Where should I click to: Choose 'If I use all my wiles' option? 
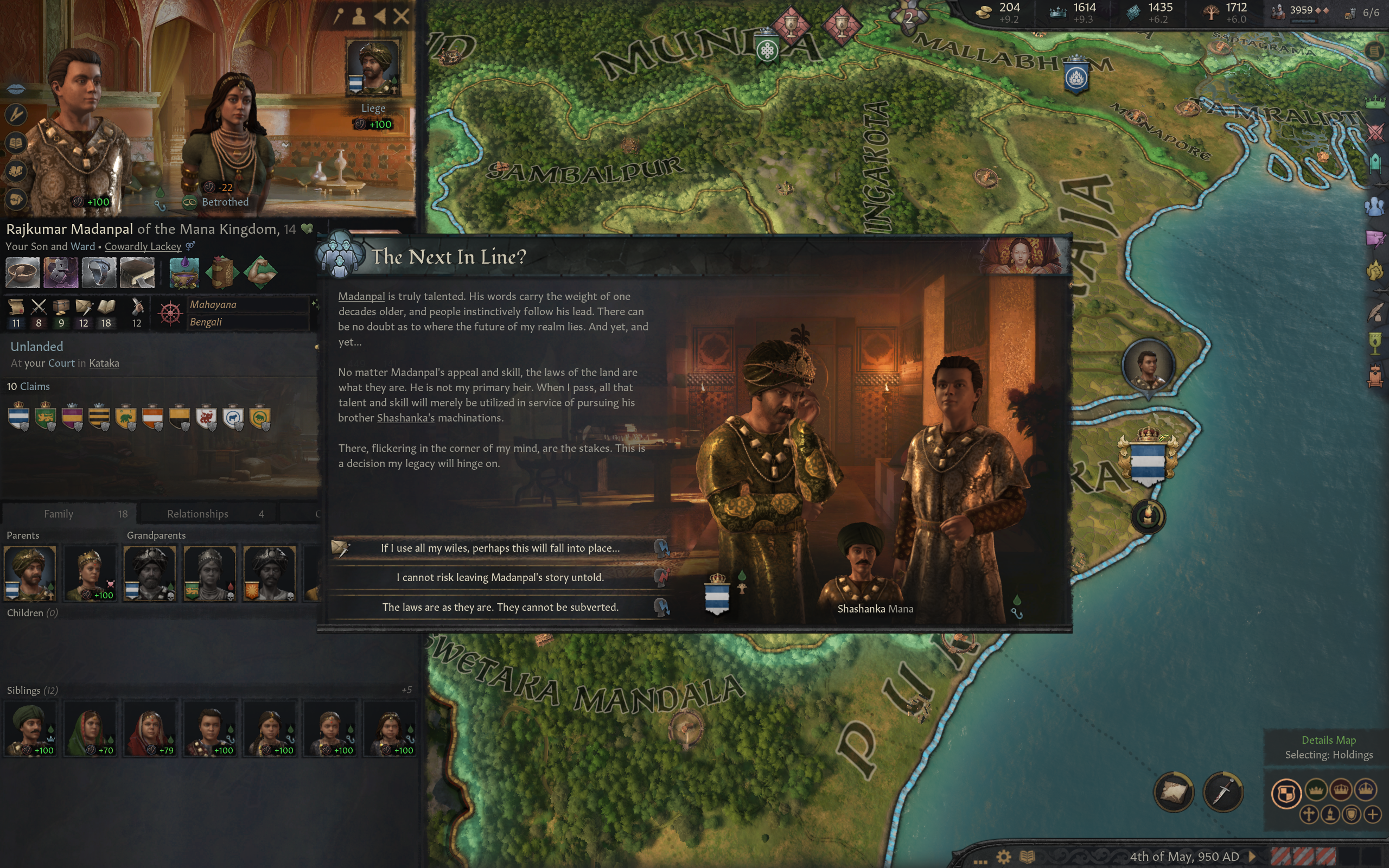(500, 548)
